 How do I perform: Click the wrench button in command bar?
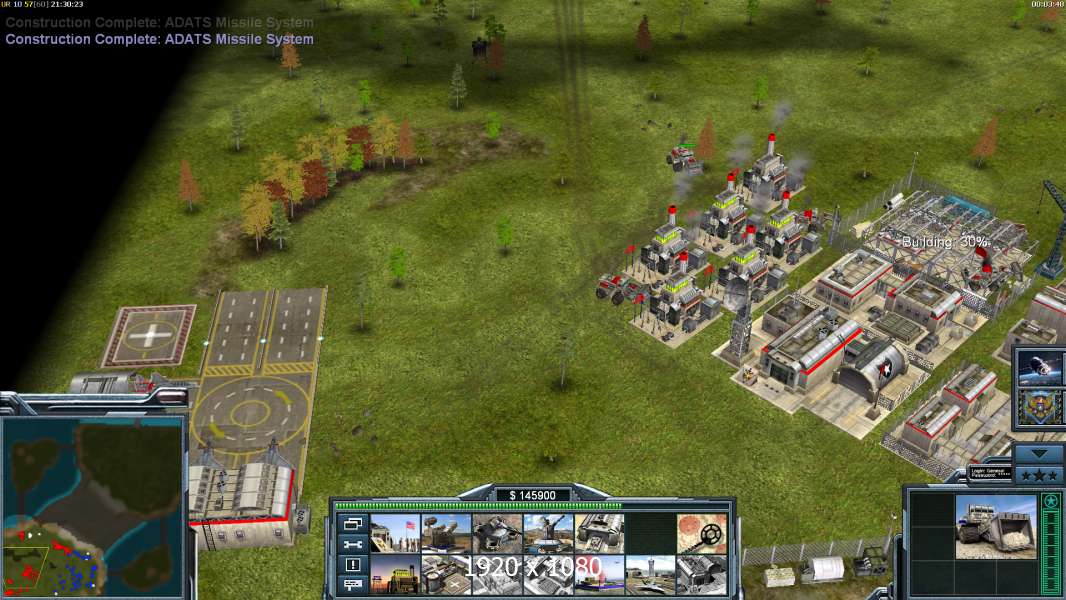point(353,544)
